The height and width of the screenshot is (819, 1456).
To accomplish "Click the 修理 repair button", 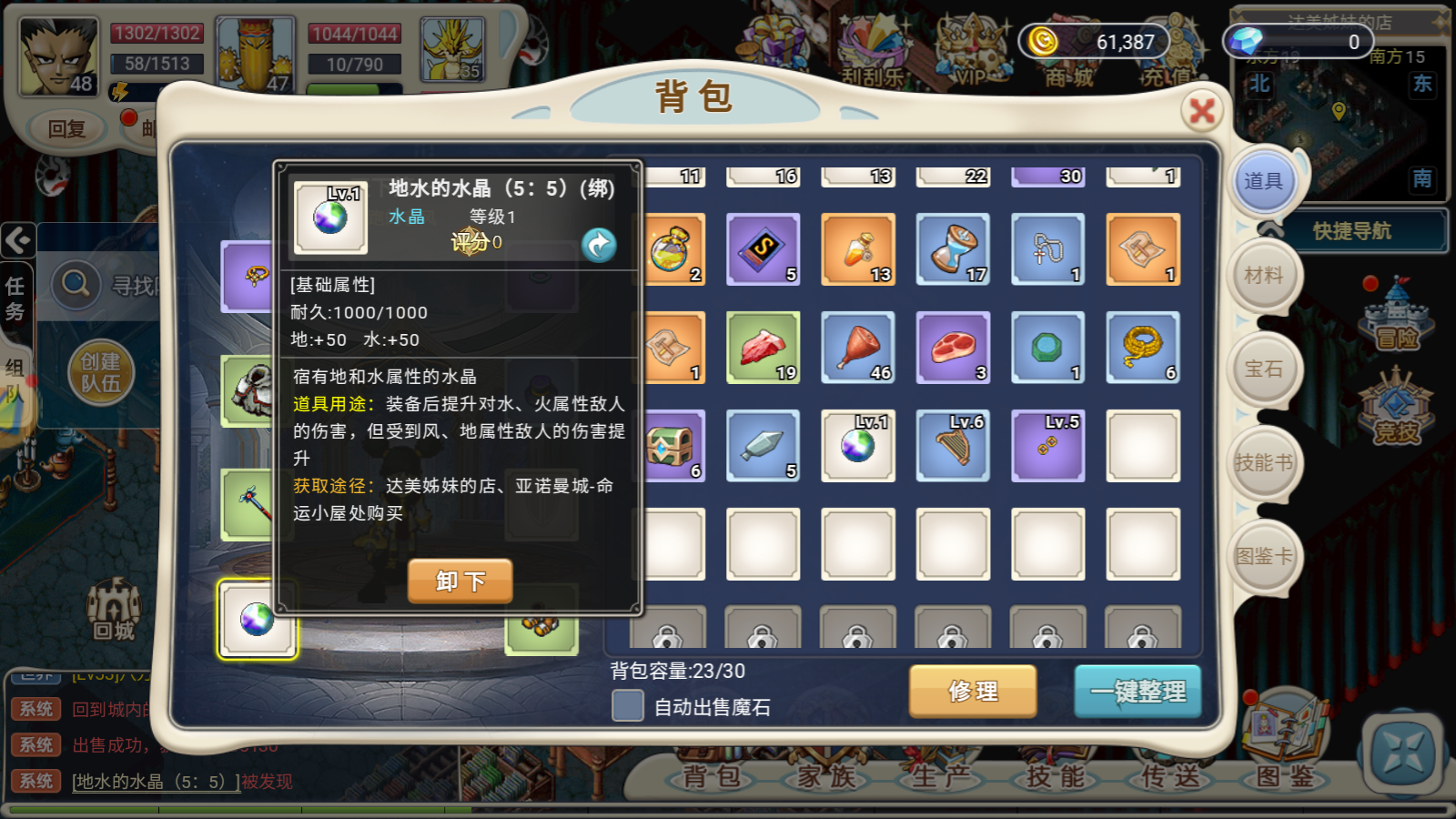I will 972,691.
